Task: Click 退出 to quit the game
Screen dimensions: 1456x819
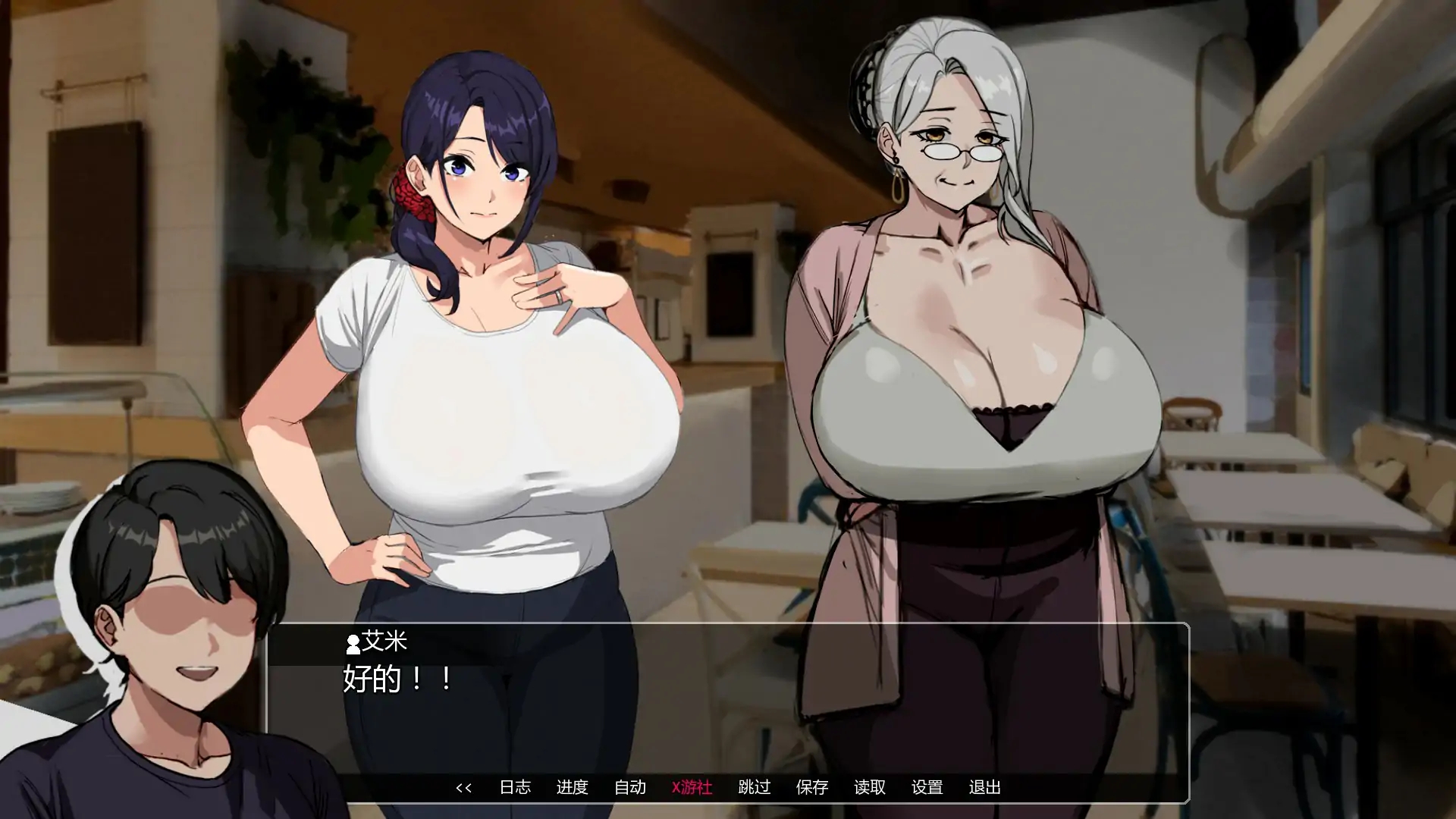Action: [986, 788]
